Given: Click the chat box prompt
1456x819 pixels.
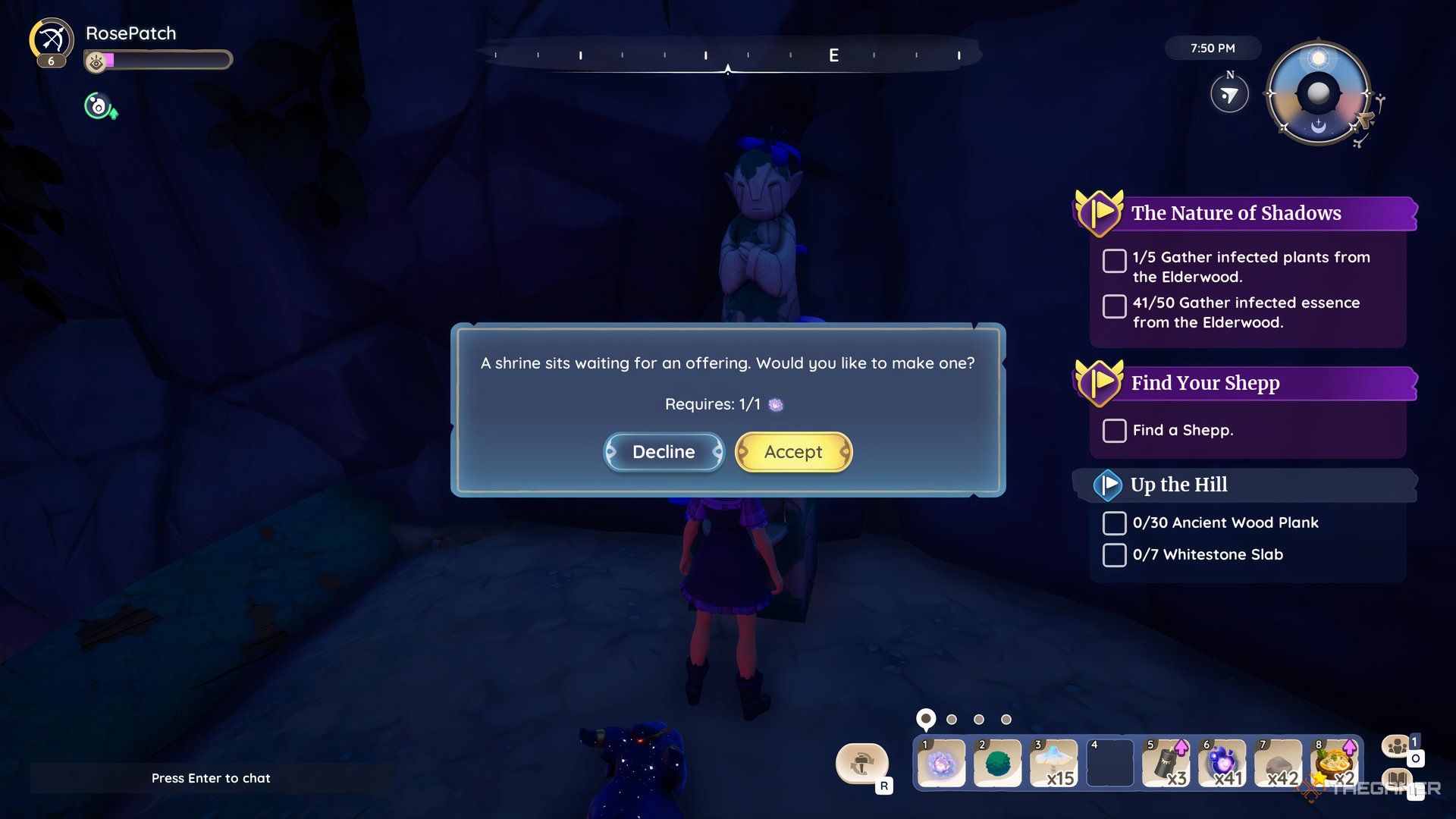Looking at the screenshot, I should click(x=211, y=778).
